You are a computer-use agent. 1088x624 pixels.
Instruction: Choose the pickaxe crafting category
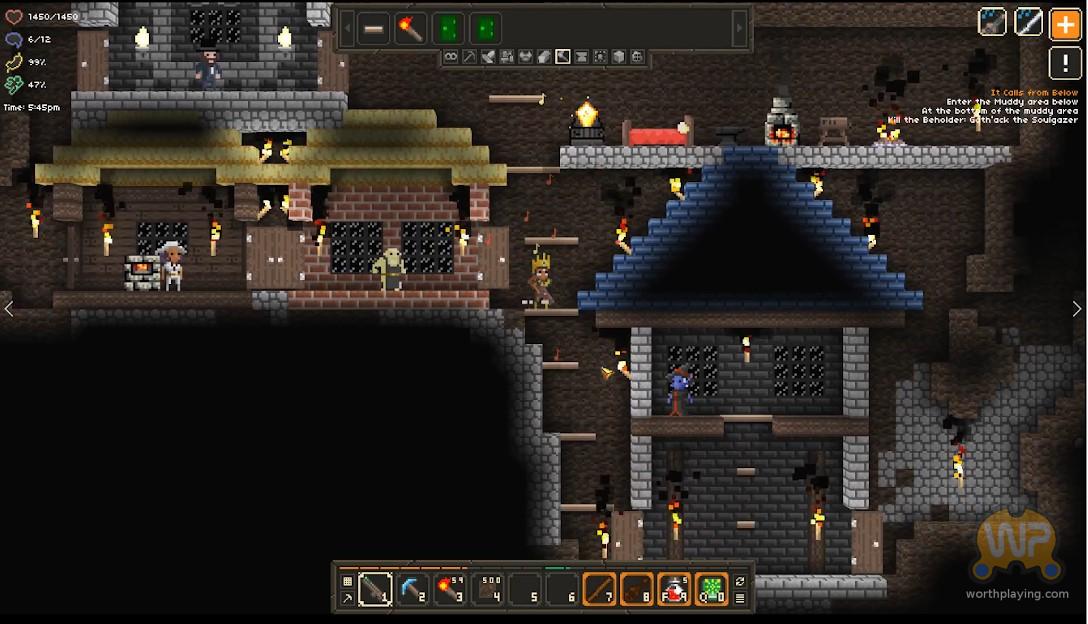click(x=469, y=57)
